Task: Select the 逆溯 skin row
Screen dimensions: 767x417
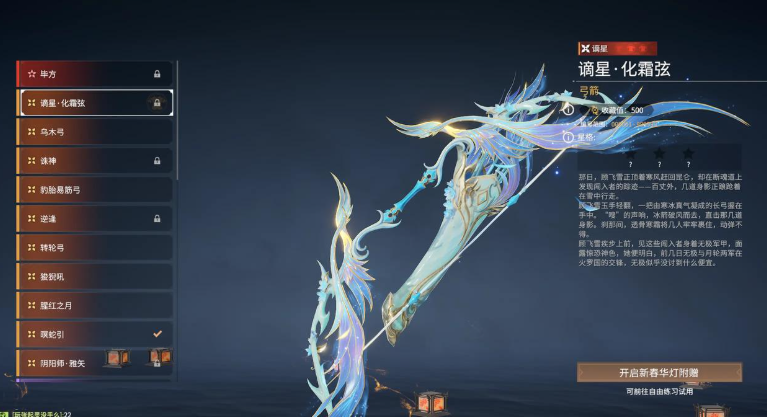Action: (94, 218)
